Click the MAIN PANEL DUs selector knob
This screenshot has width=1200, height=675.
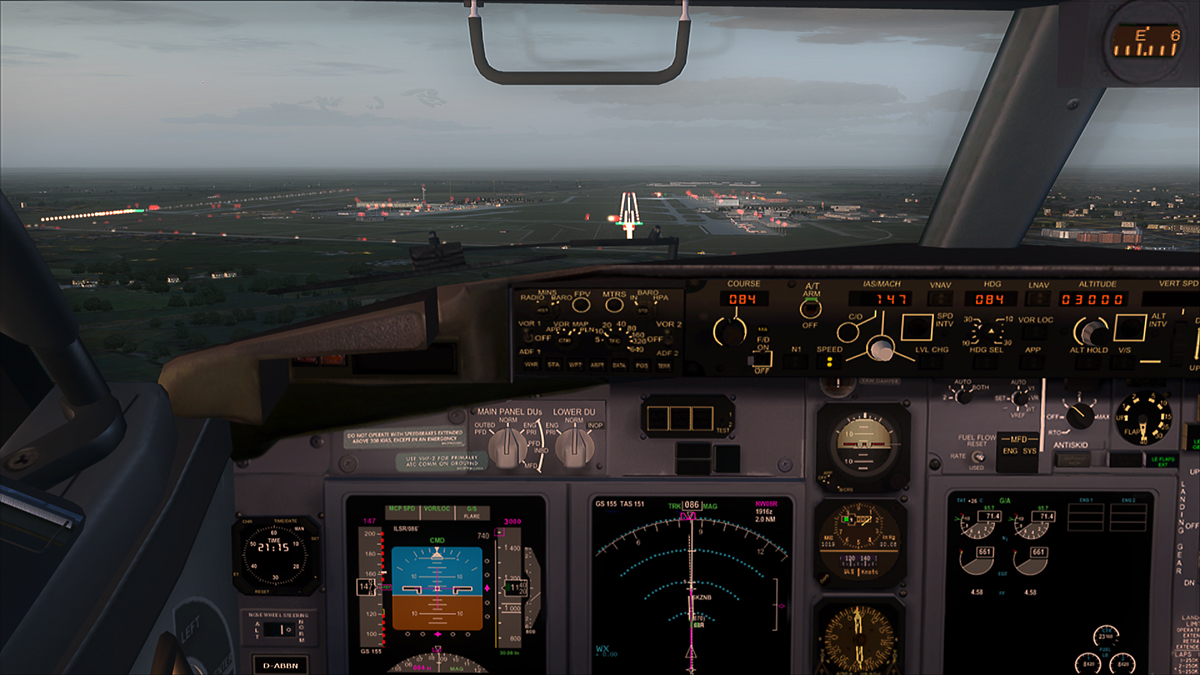pyautogui.click(x=508, y=449)
